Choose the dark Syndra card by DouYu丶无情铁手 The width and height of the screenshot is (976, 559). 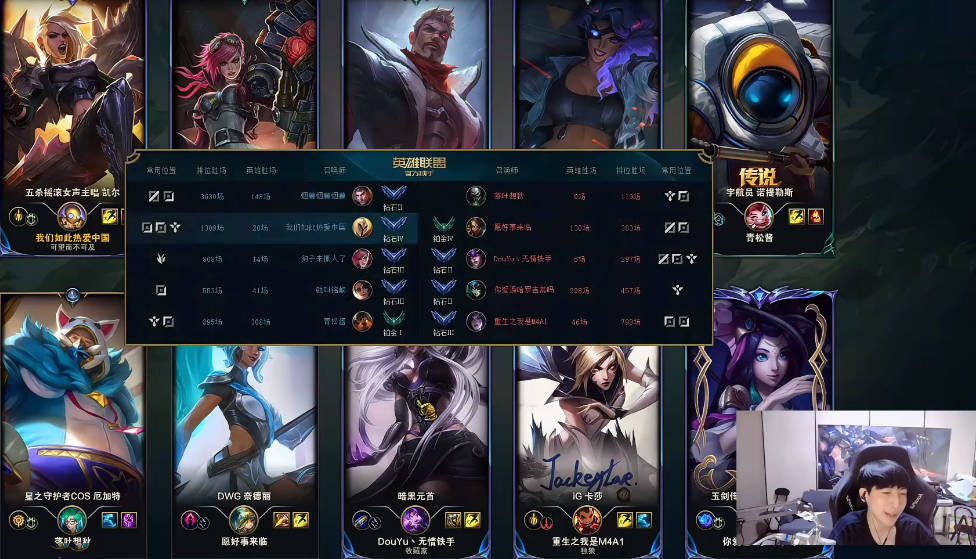click(416, 420)
